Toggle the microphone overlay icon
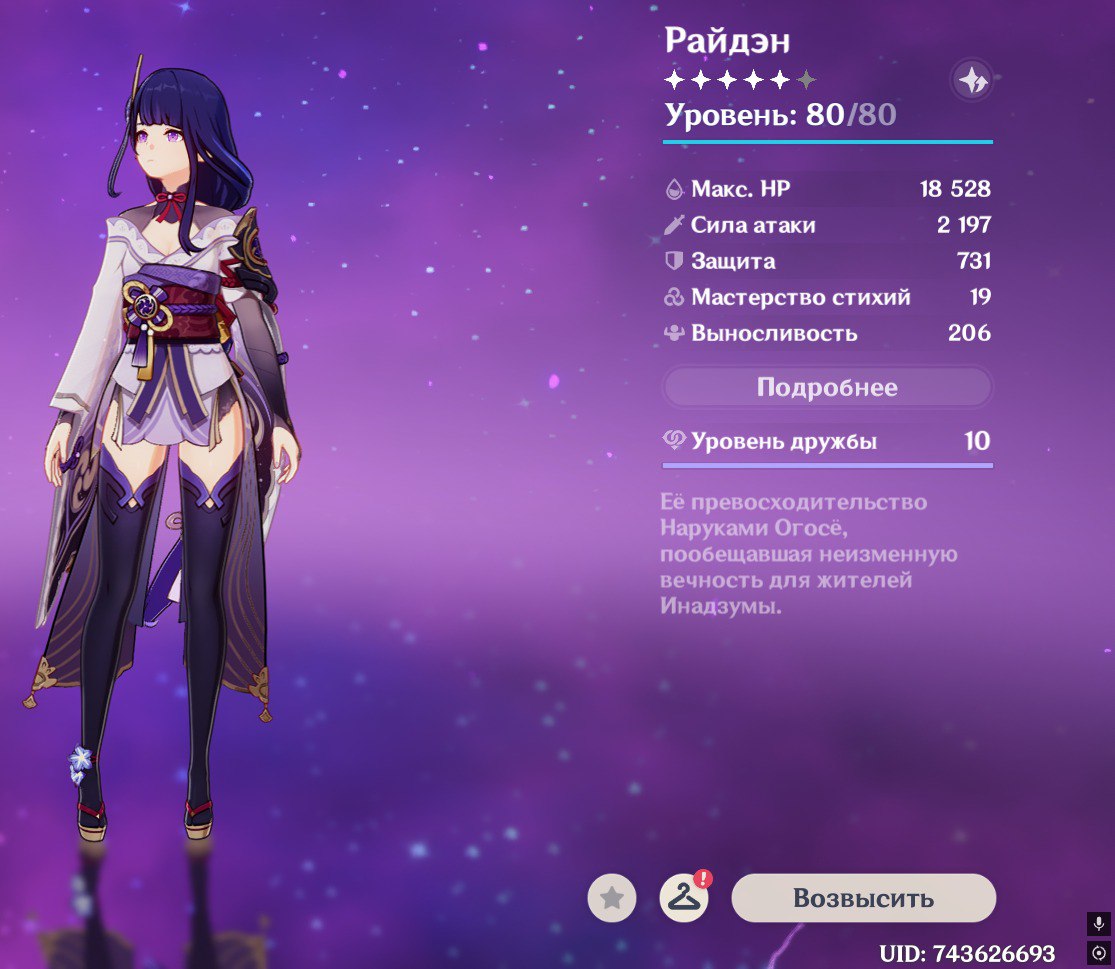Screen dimensions: 1115x969 click(x=1099, y=923)
